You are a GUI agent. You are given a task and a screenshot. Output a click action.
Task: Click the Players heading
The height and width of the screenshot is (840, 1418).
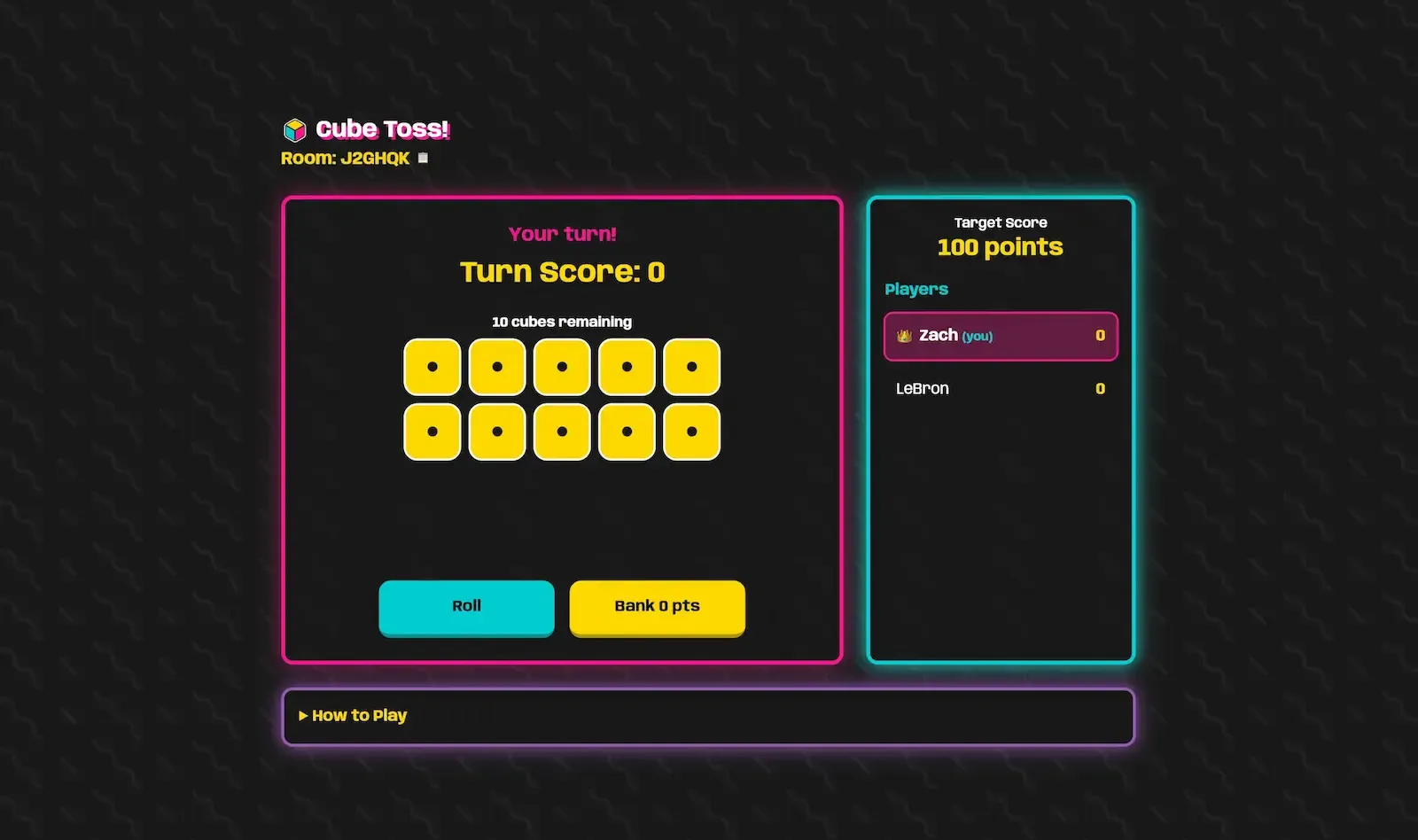click(x=916, y=289)
